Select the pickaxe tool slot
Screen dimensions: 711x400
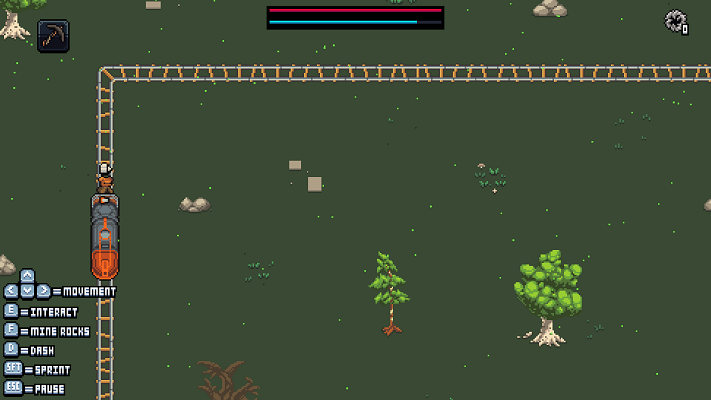[53, 36]
